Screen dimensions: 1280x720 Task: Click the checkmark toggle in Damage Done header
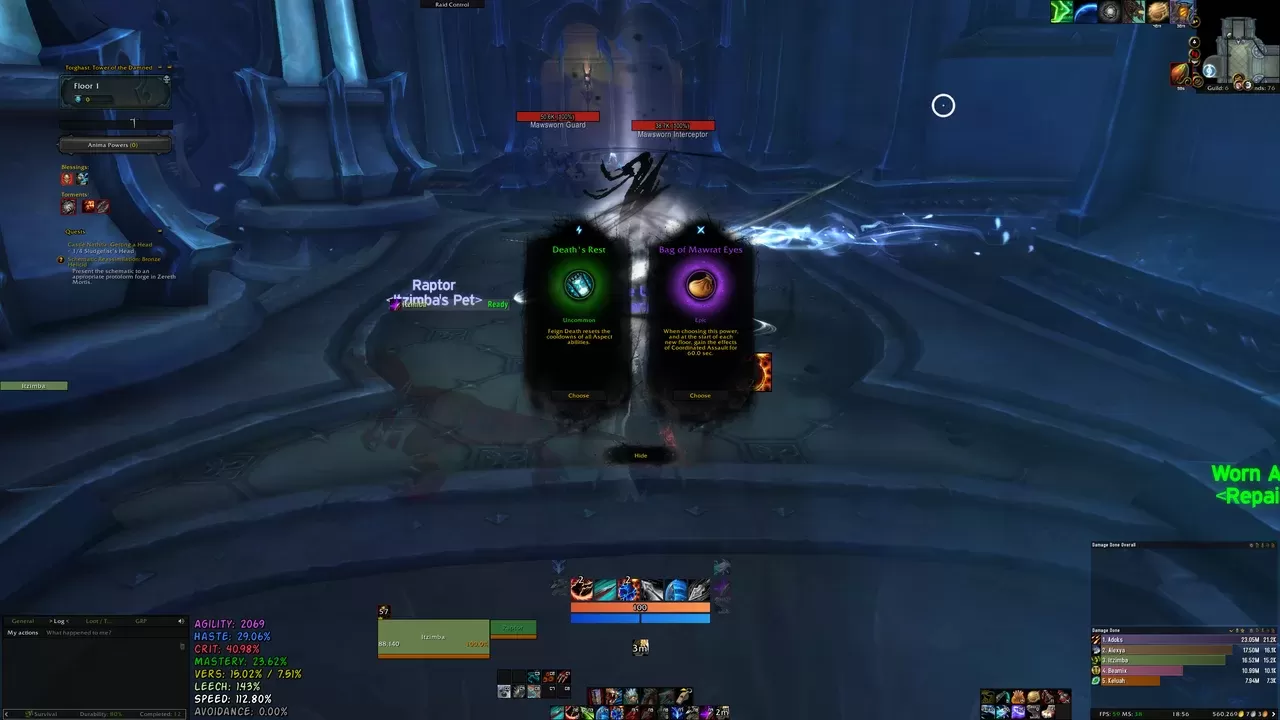pos(1233,630)
